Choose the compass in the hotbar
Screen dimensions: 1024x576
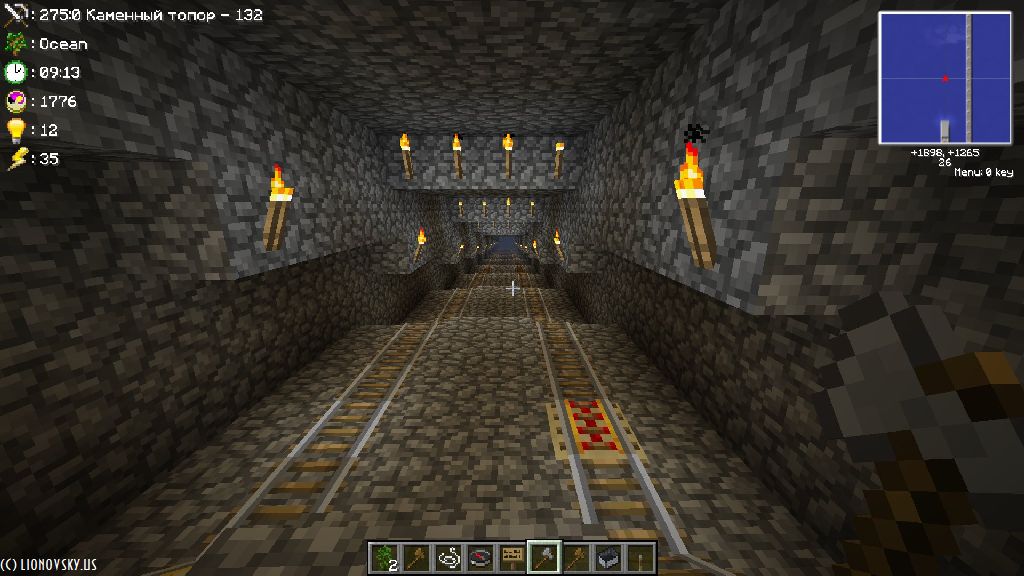(x=480, y=557)
